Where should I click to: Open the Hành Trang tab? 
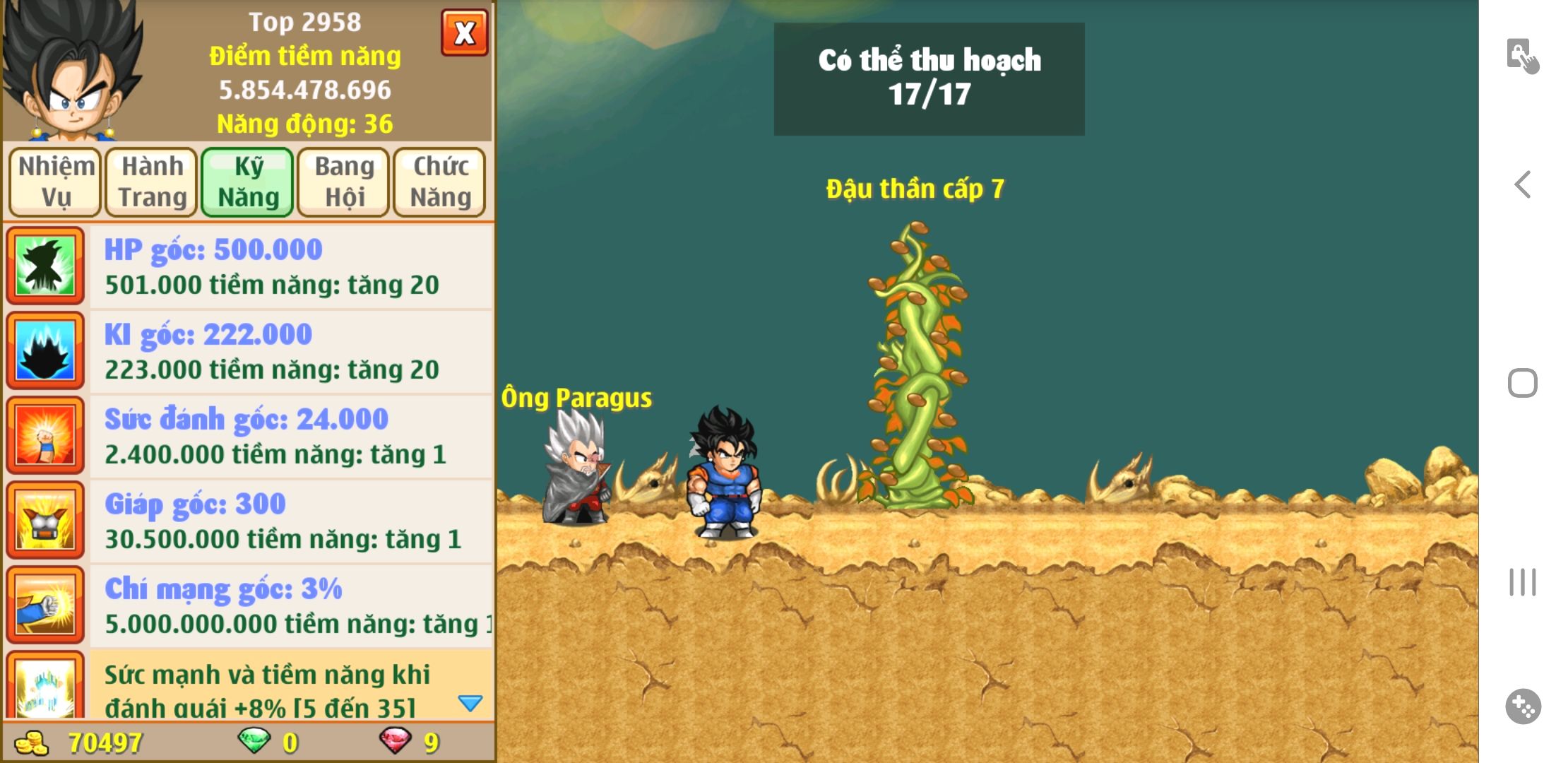tap(152, 182)
